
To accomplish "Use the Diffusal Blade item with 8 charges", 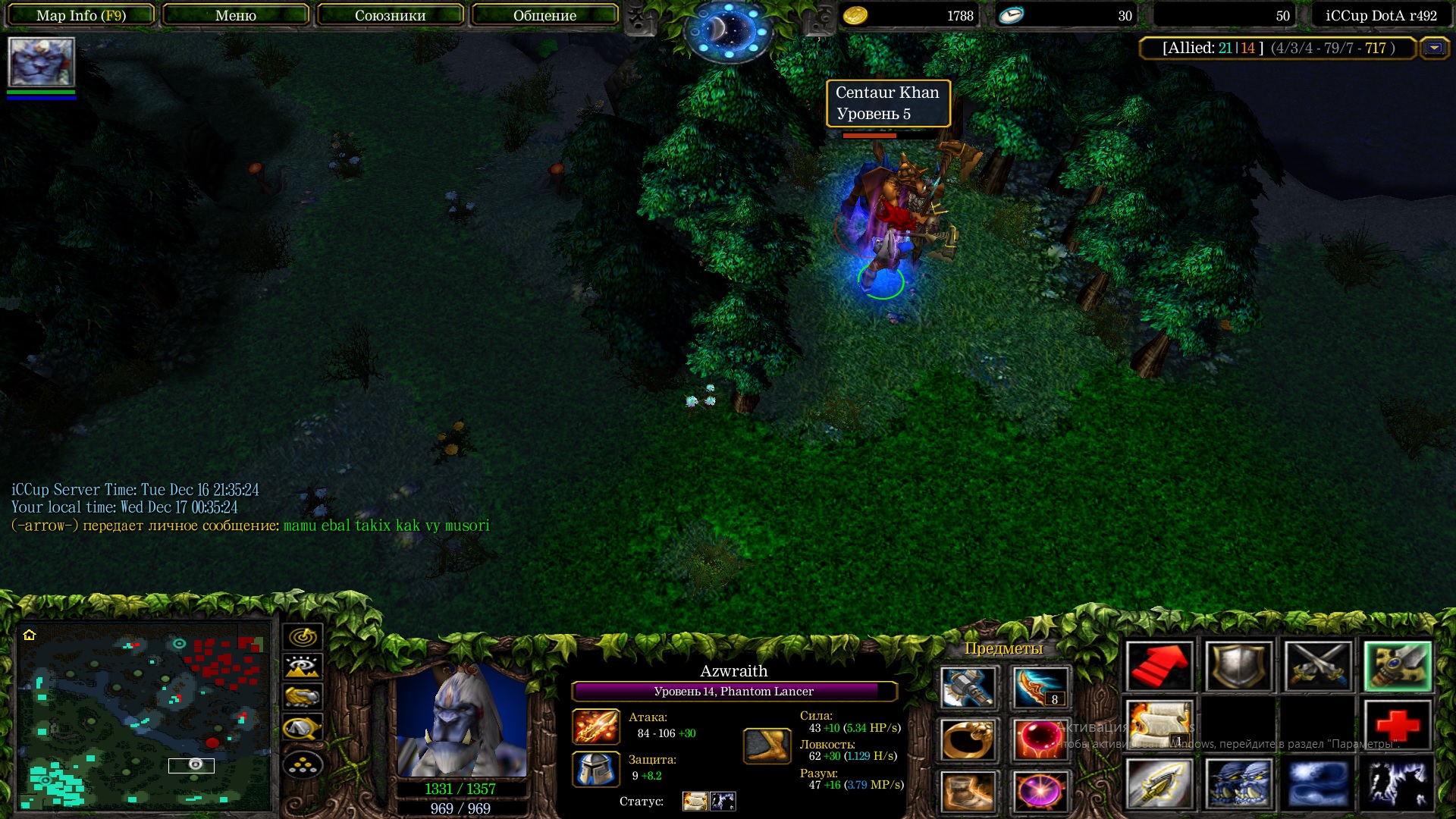I will 1040,687.
